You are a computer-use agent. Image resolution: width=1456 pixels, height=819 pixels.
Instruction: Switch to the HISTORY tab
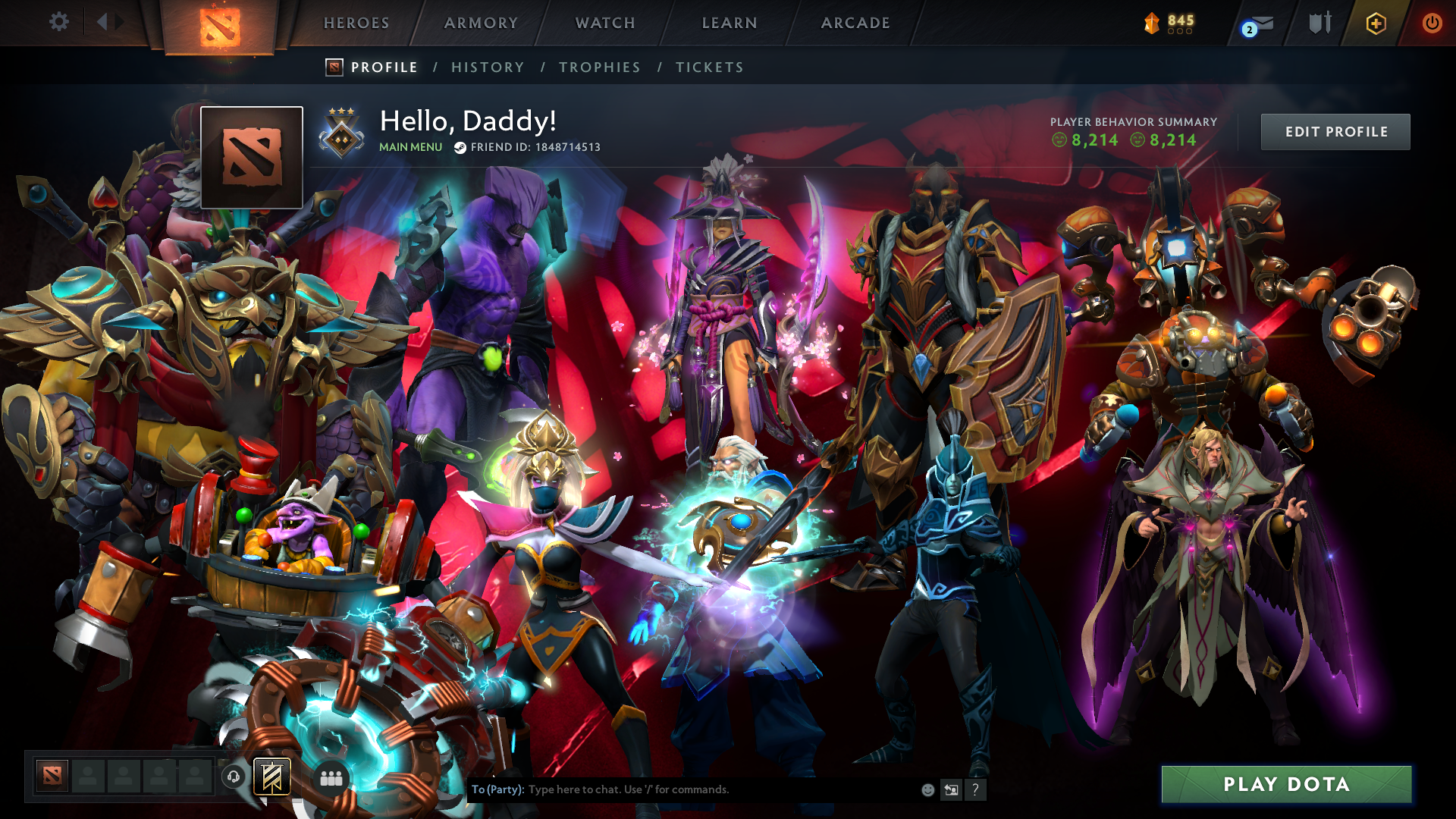pyautogui.click(x=488, y=67)
